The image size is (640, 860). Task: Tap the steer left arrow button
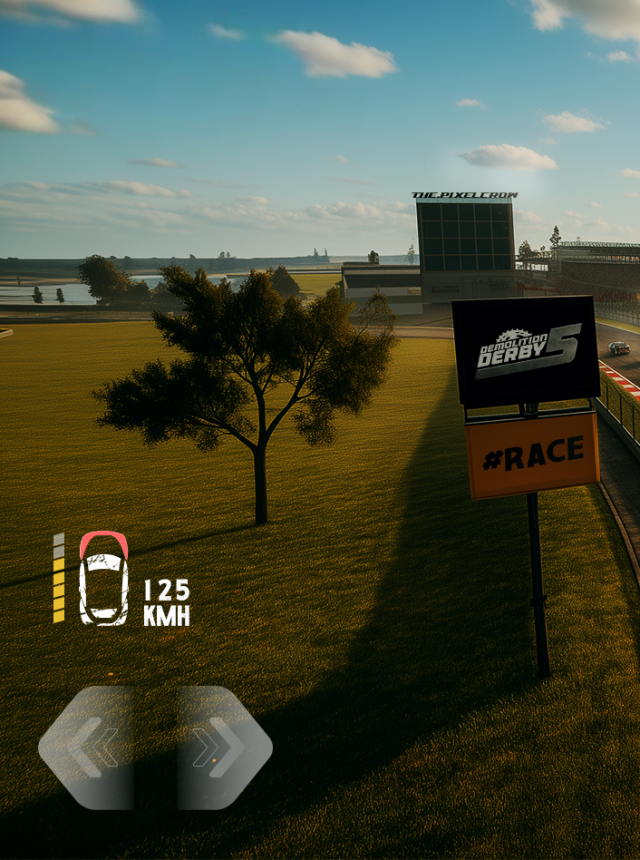(88, 747)
